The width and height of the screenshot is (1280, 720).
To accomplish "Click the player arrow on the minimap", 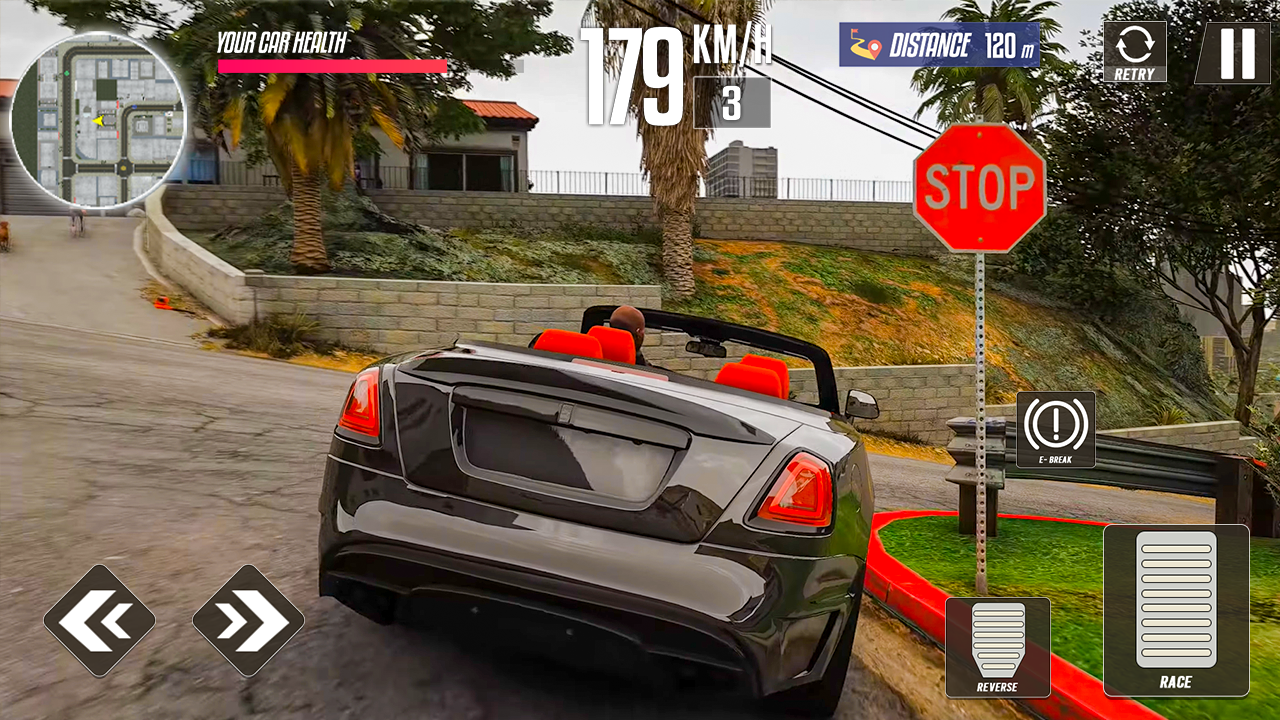I will point(97,122).
